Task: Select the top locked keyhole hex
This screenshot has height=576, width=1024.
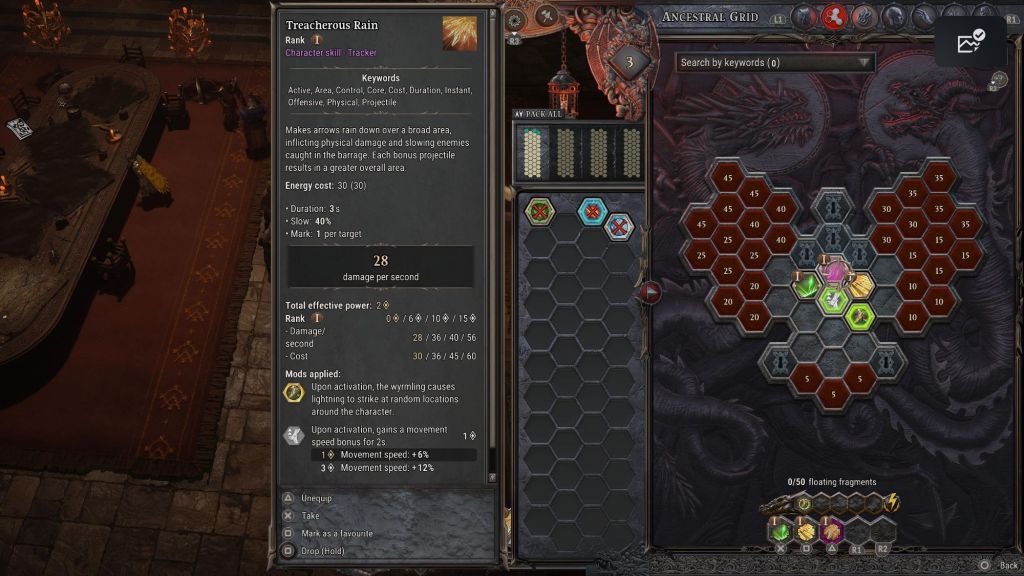Action: pyautogui.click(x=834, y=208)
